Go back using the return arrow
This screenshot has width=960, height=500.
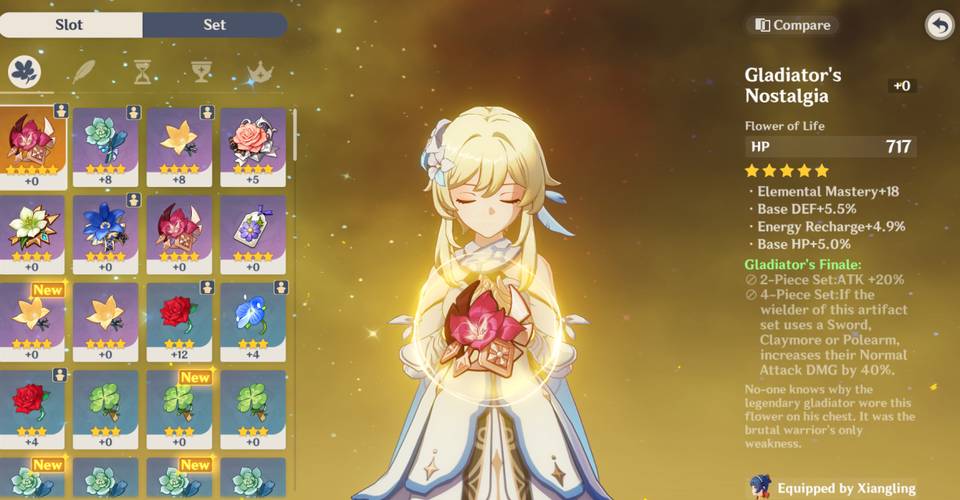[939, 25]
